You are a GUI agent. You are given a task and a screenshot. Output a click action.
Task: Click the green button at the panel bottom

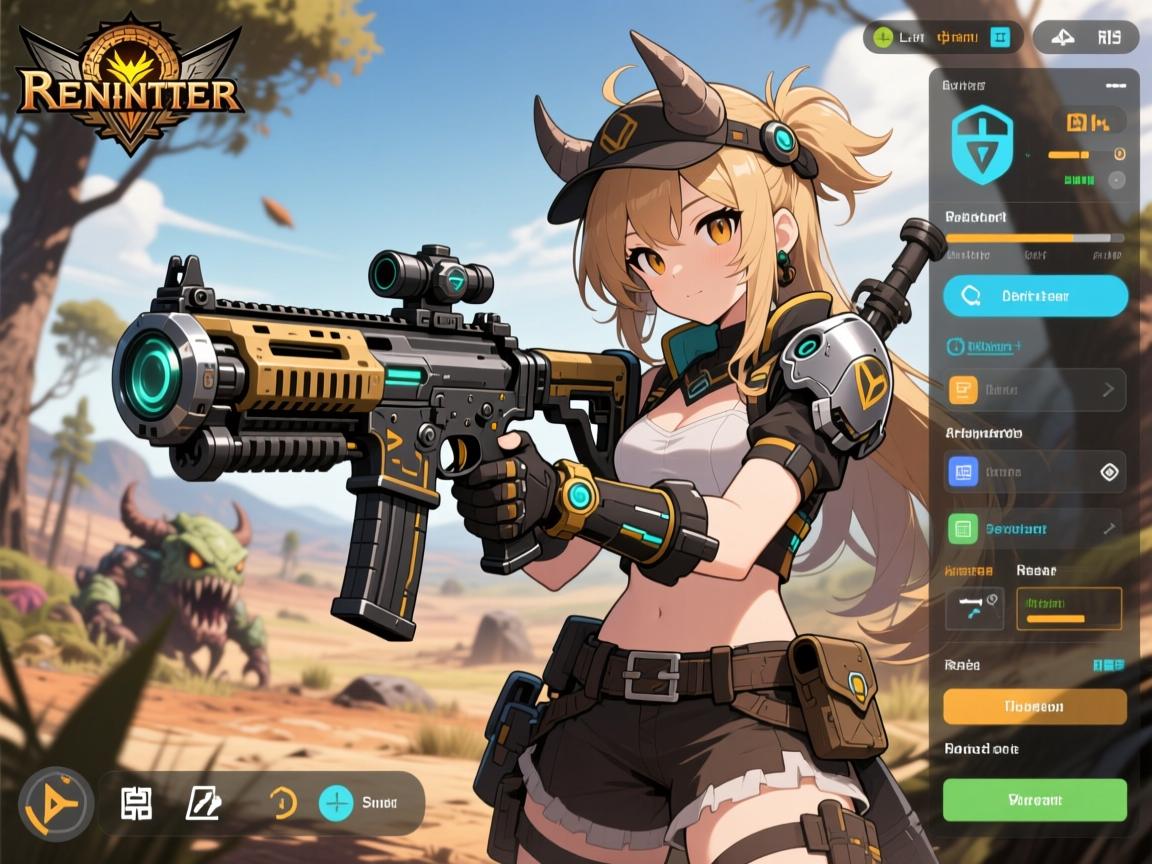pos(1035,800)
